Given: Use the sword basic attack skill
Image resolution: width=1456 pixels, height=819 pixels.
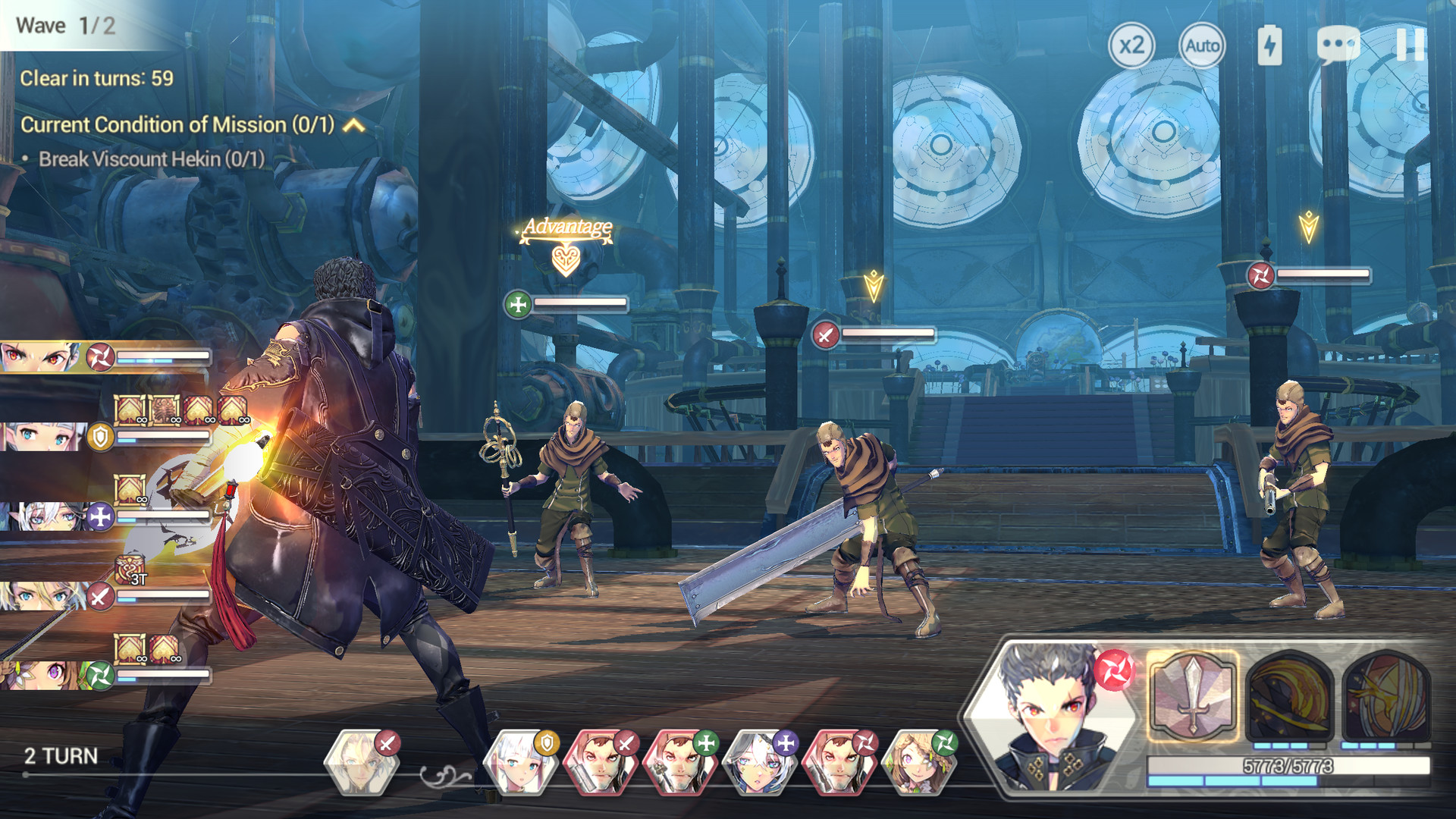Looking at the screenshot, I should [1193, 695].
